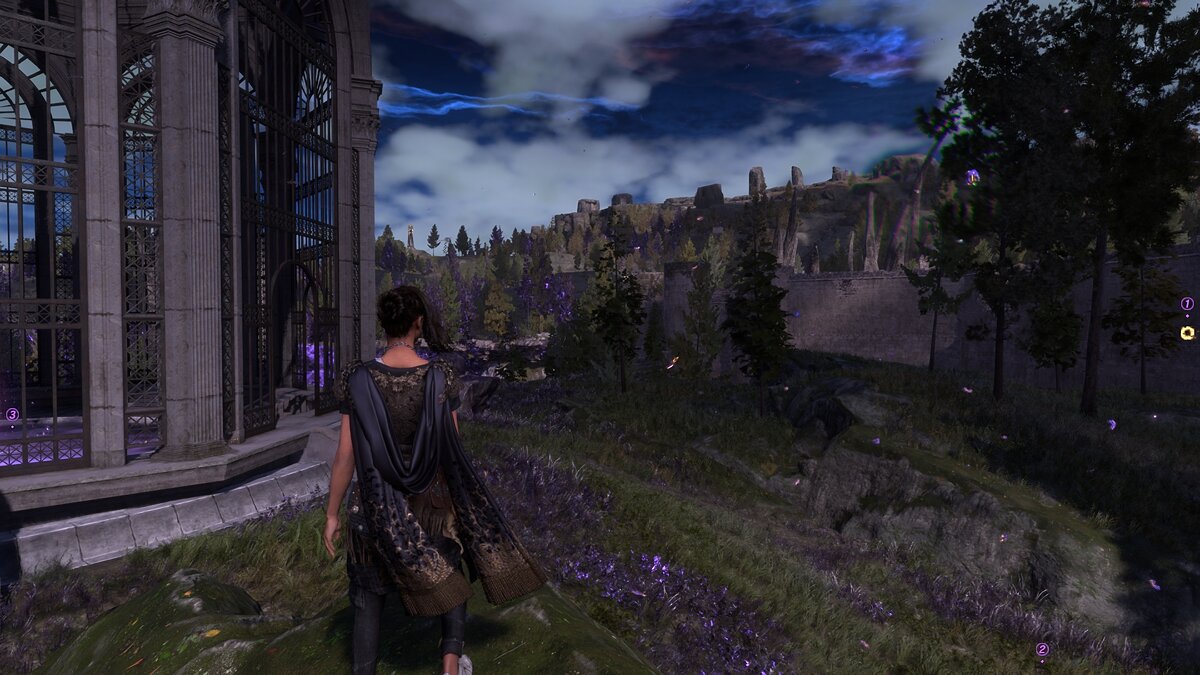Viewport: 1200px width, 675px height.
Task: Select the purple waypoint marker numbered 1
Action: [x=1187, y=303]
